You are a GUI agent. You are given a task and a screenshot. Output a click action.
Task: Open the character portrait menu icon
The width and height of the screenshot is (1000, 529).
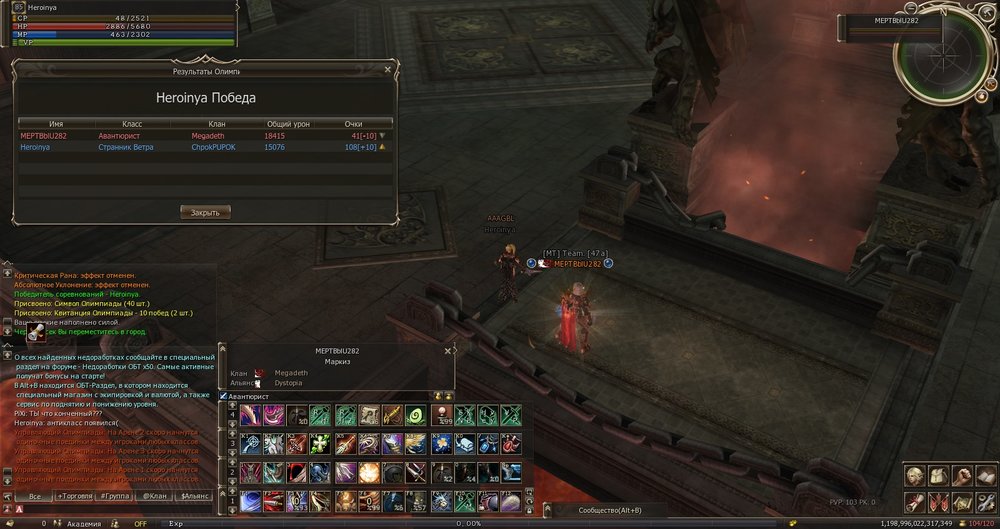(x=915, y=477)
